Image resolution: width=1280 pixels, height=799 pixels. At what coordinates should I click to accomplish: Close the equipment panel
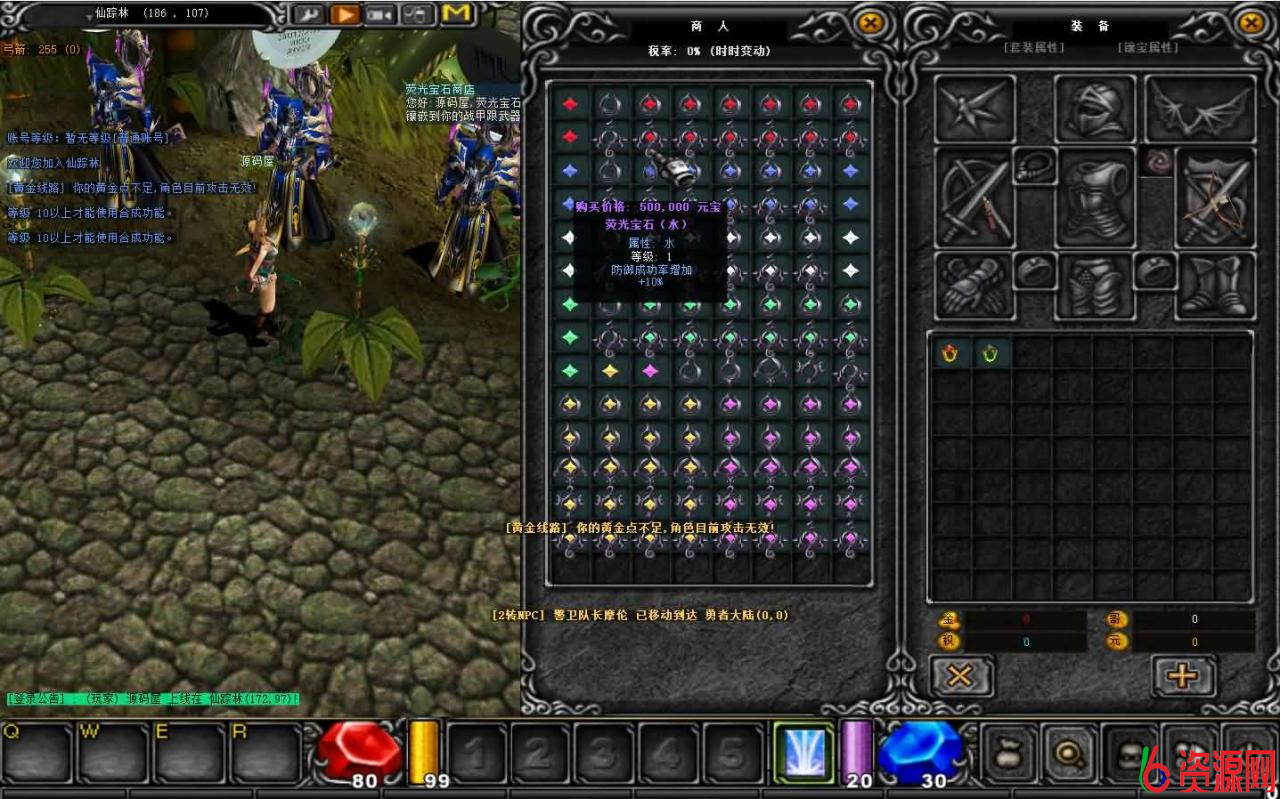[1251, 22]
